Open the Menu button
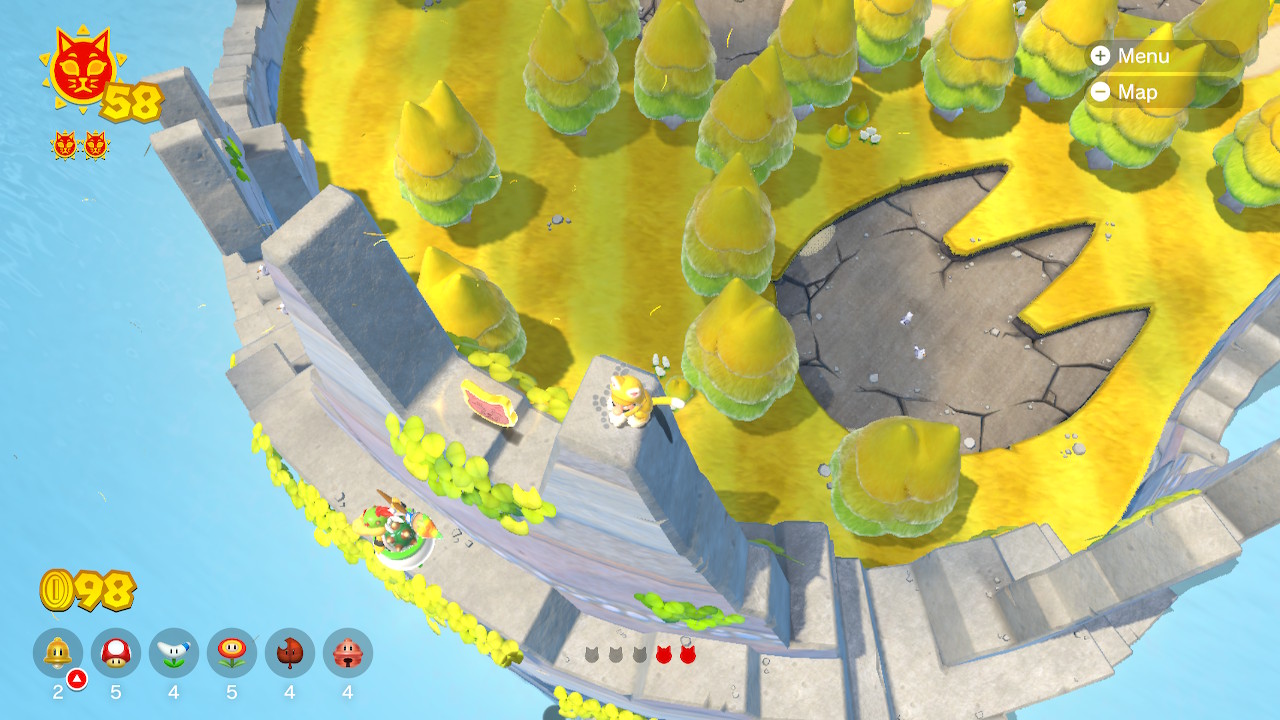1280x720 pixels. click(x=1131, y=56)
